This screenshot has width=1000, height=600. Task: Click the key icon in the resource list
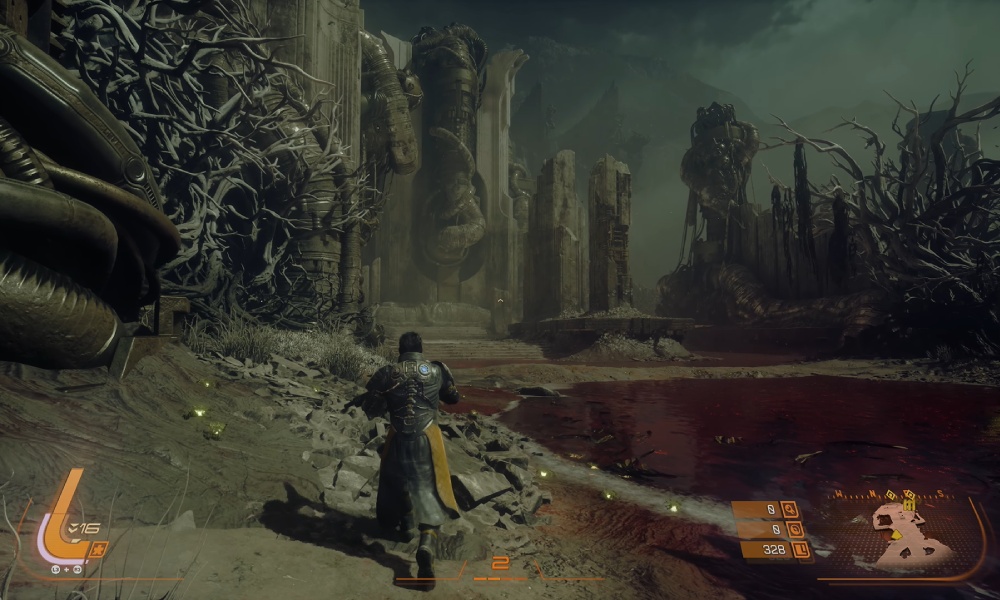790,509
